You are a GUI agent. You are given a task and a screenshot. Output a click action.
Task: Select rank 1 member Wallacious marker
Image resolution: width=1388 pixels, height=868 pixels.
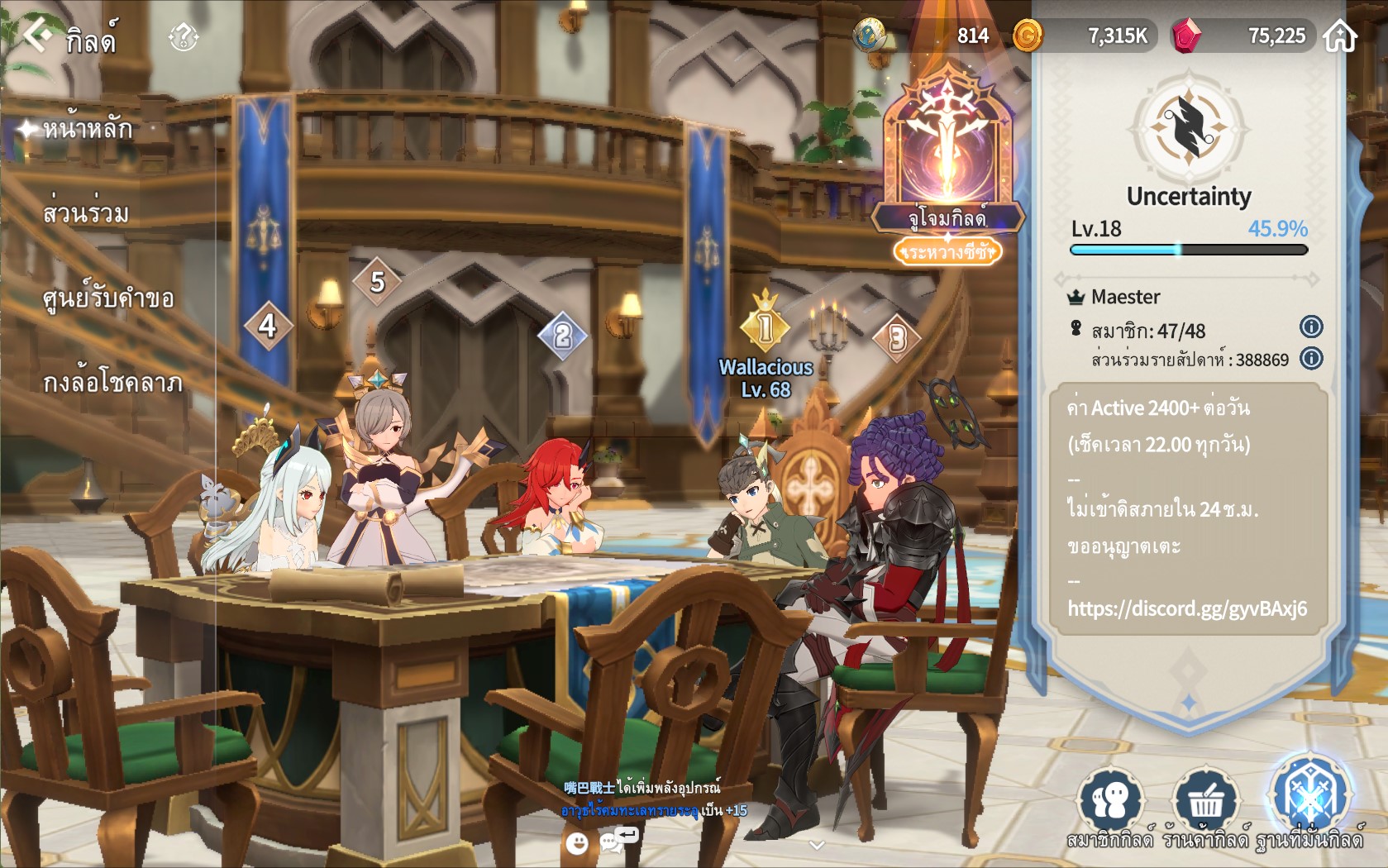[766, 327]
